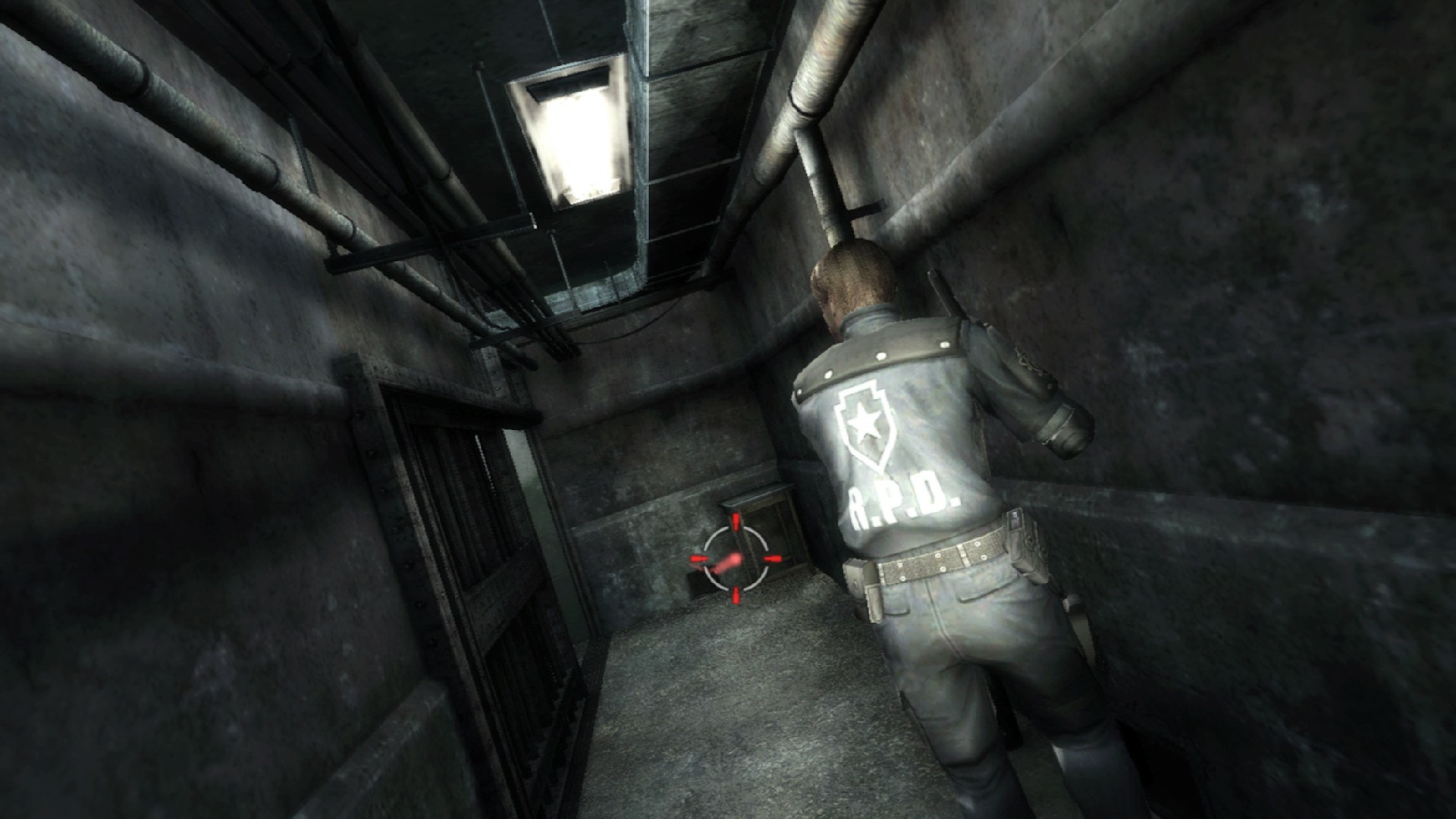Toggle aim on the glowing reticle center
1456x819 pixels.
point(736,559)
